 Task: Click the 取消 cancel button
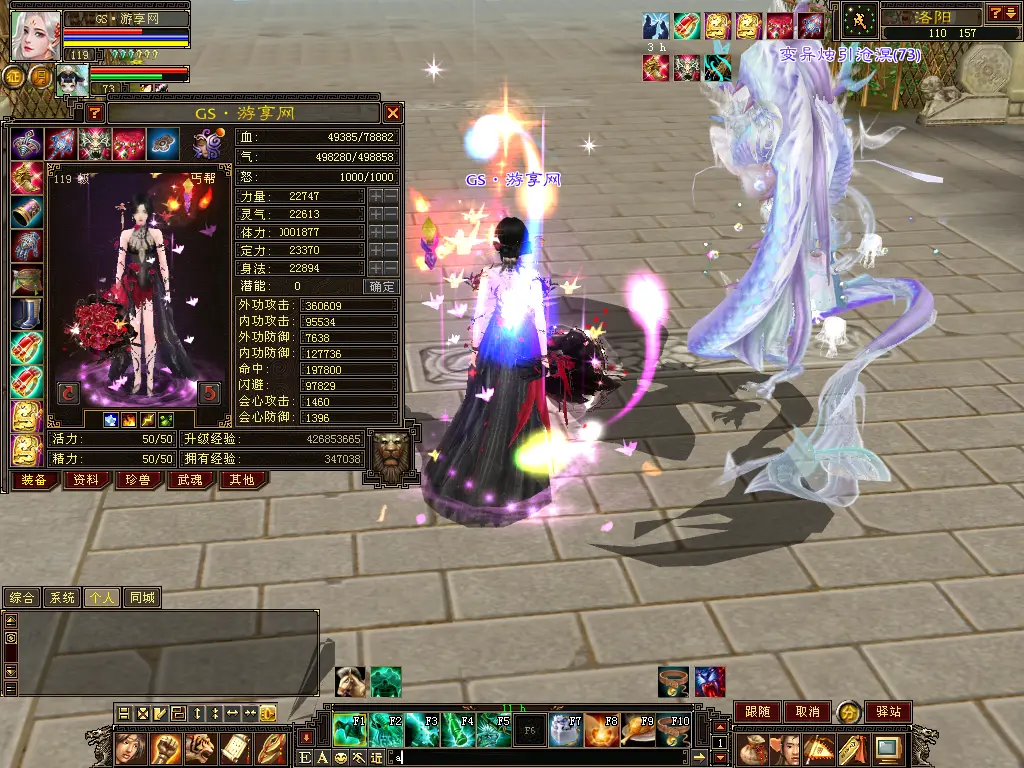(807, 712)
